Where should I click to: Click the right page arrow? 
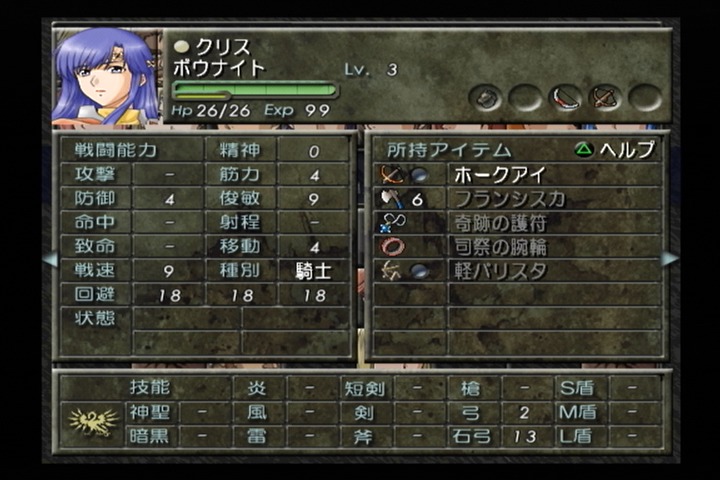tap(670, 258)
